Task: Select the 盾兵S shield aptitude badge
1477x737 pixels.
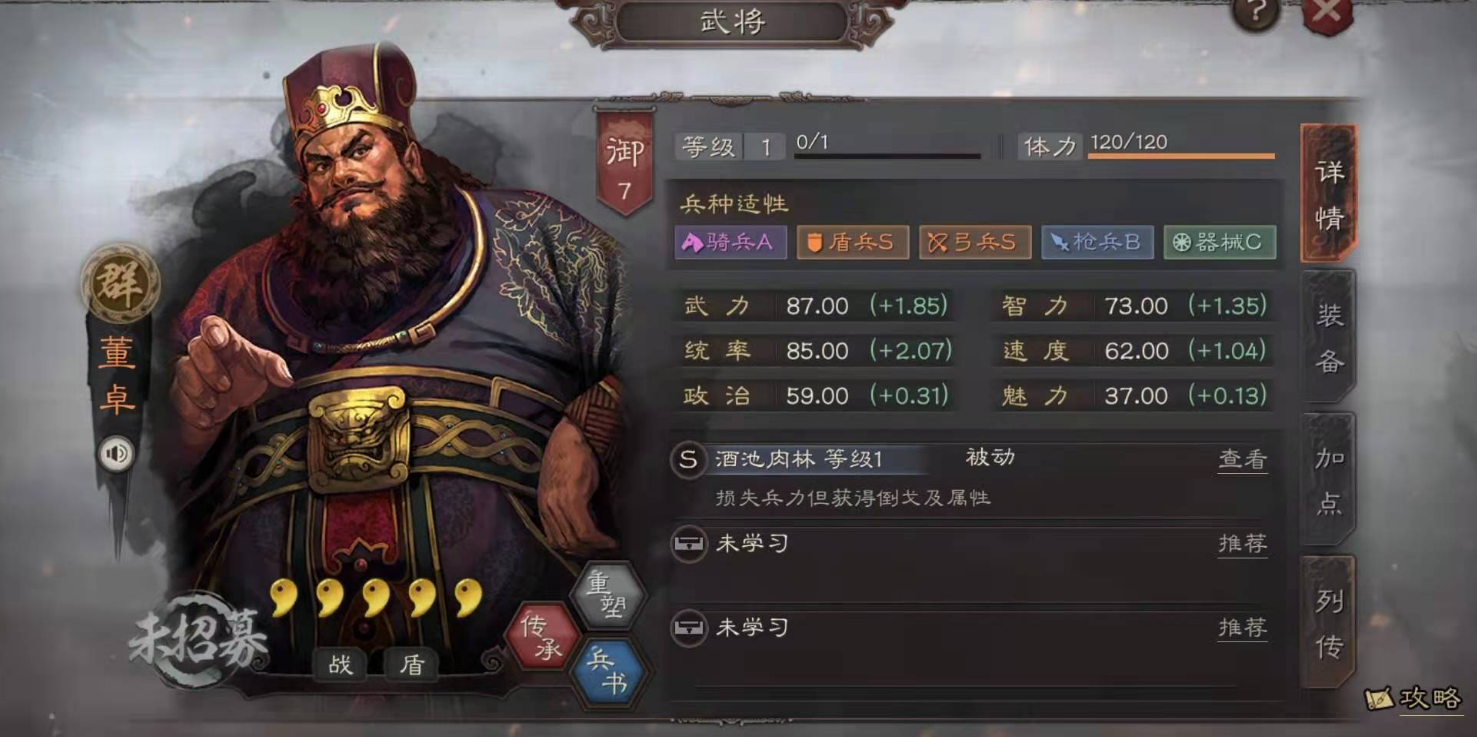Action: 852,242
